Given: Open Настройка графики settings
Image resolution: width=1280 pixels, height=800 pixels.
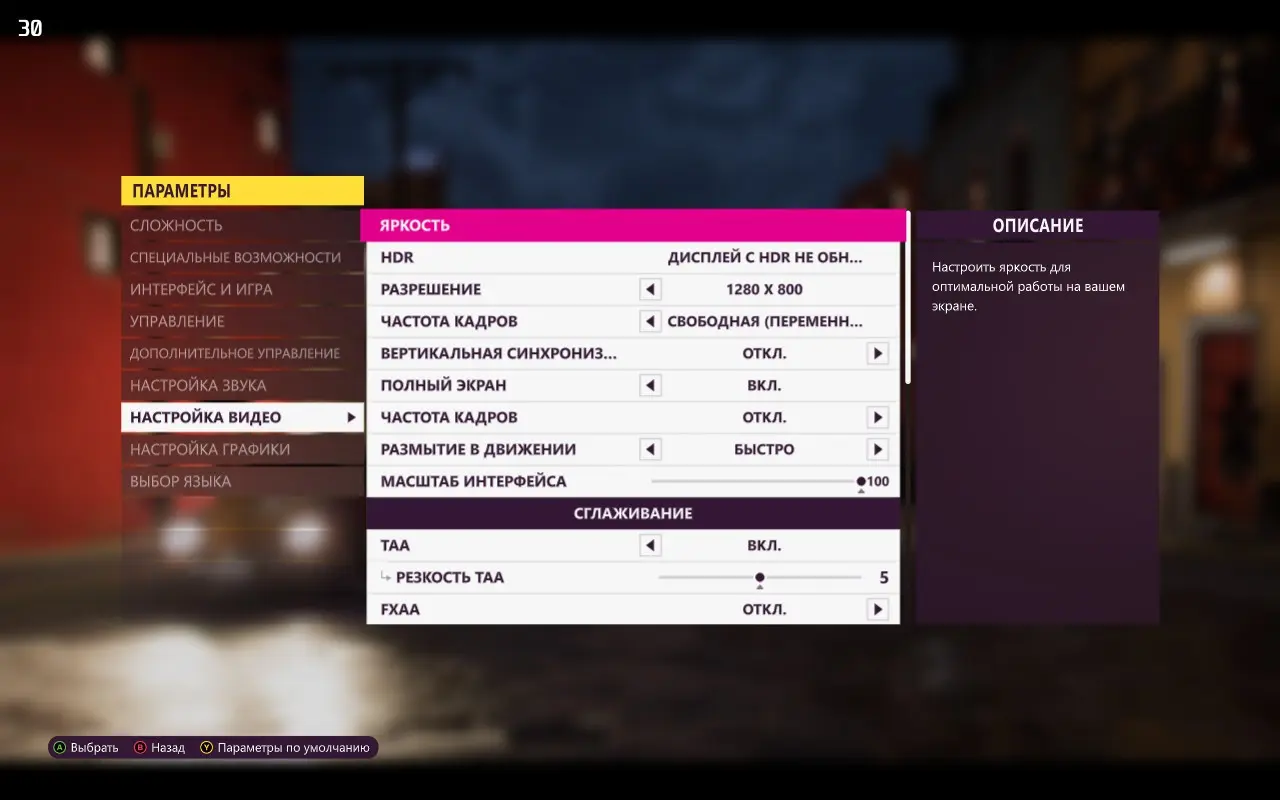Looking at the screenshot, I should [x=210, y=449].
